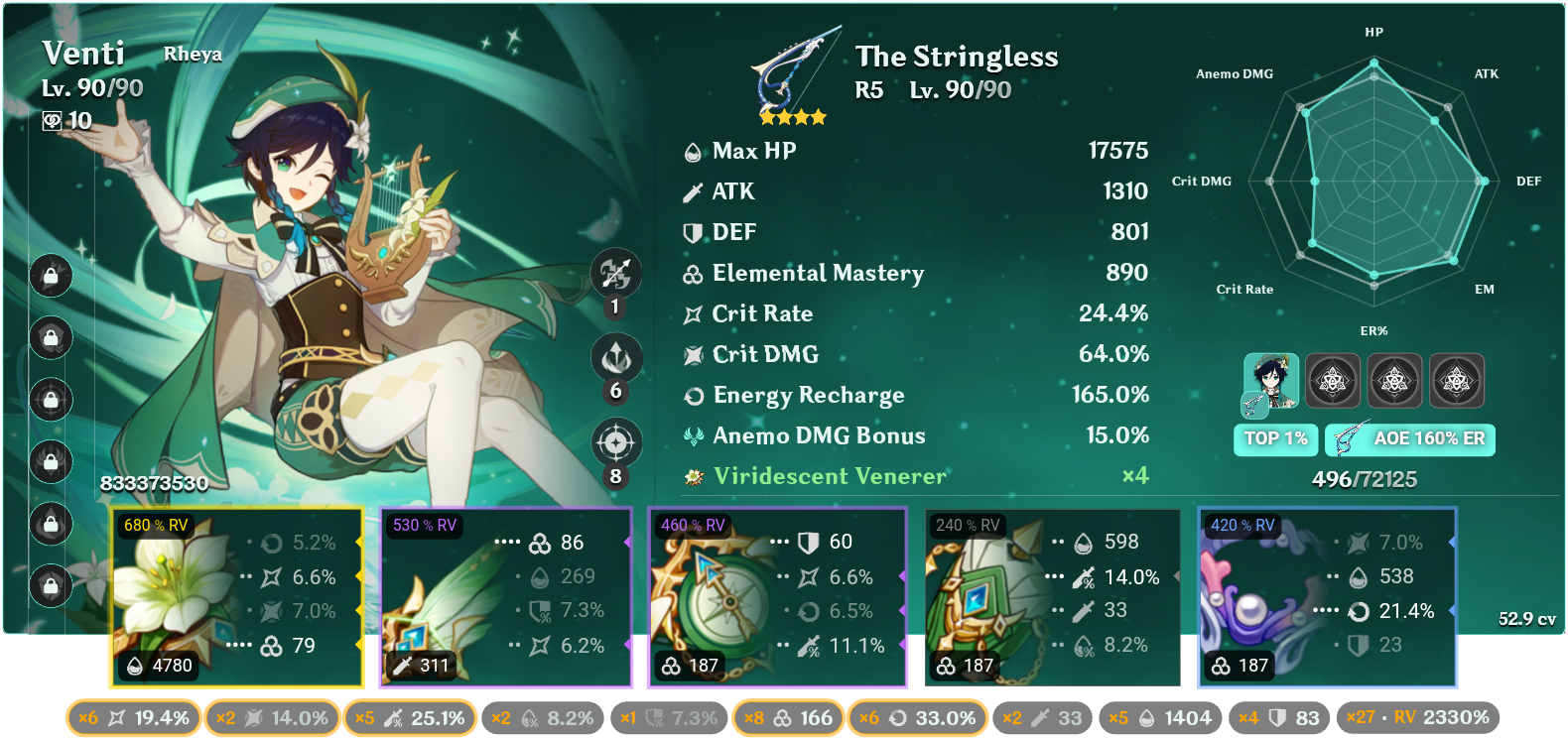This screenshot has width=1568, height=741.
Task: Click the elemental skill talent icon
Action: (x=615, y=358)
